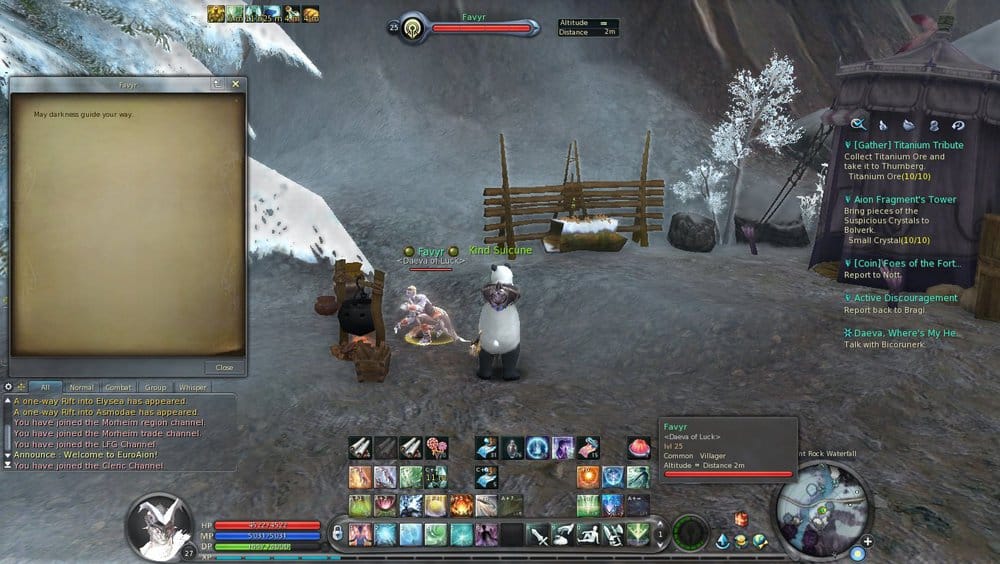1000x564 pixels.
Task: Select the Titanium Tribute quest in the tracker
Action: 907,145
